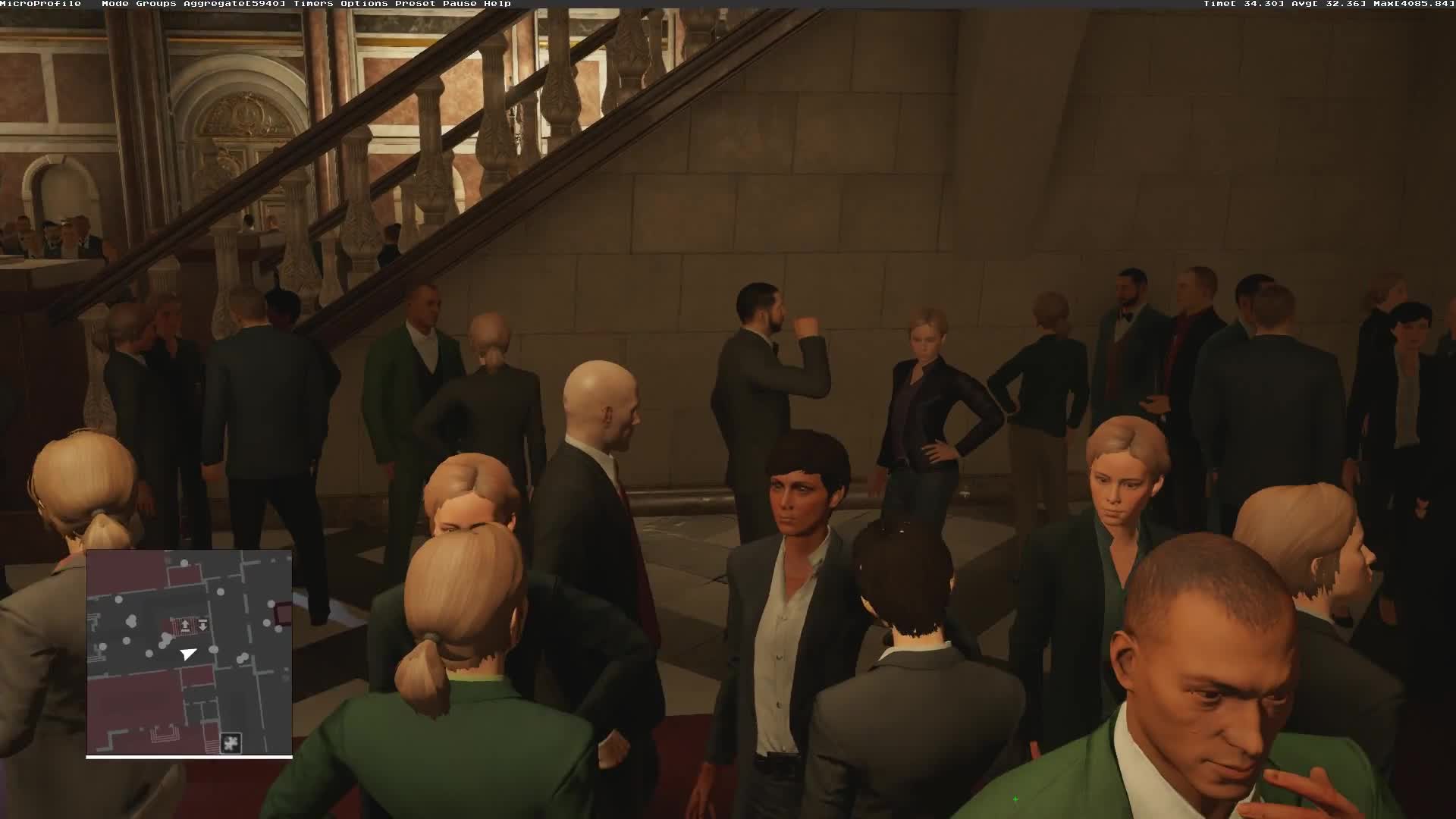Open the Help menu

pyautogui.click(x=502, y=4)
